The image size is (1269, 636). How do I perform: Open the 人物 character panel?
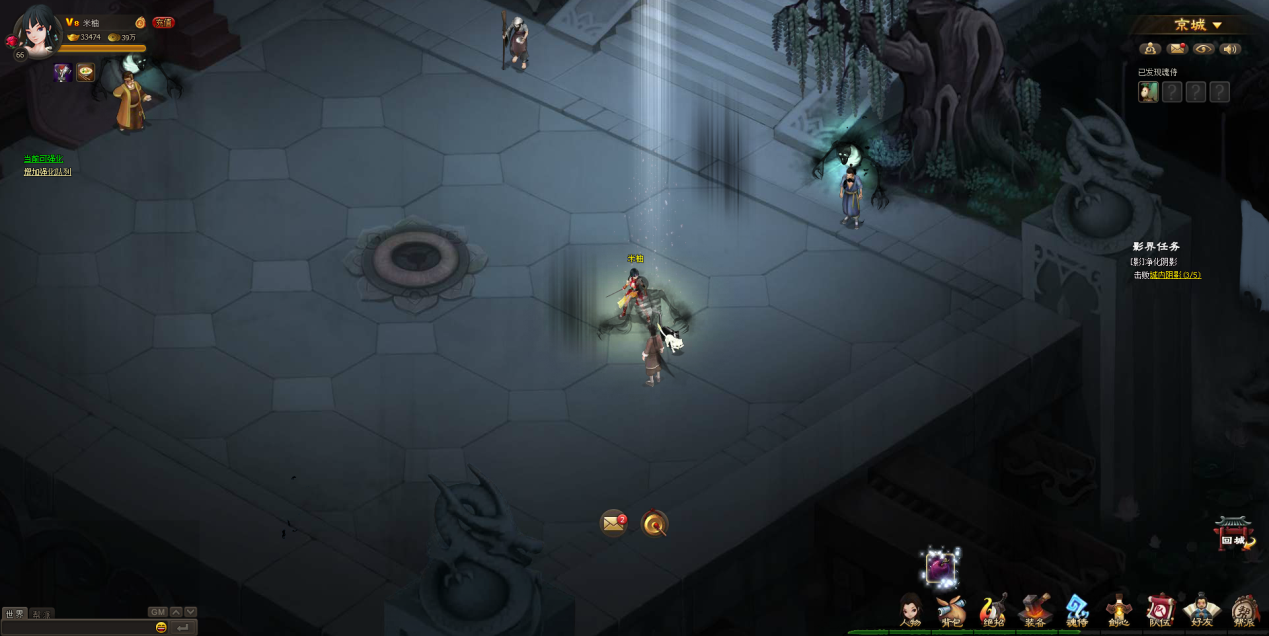[x=910, y=610]
